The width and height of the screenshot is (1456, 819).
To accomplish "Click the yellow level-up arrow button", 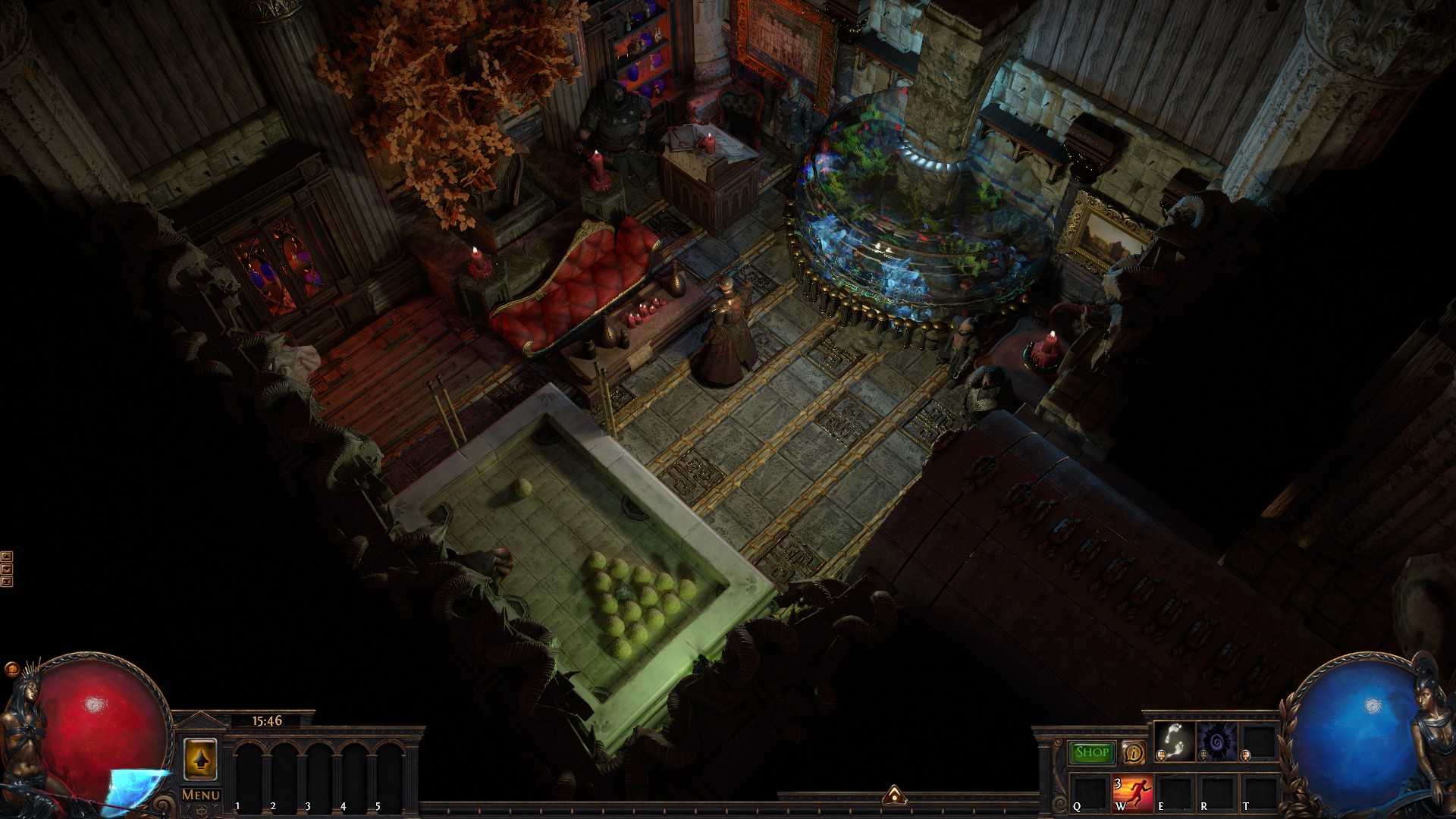I will tap(200, 758).
